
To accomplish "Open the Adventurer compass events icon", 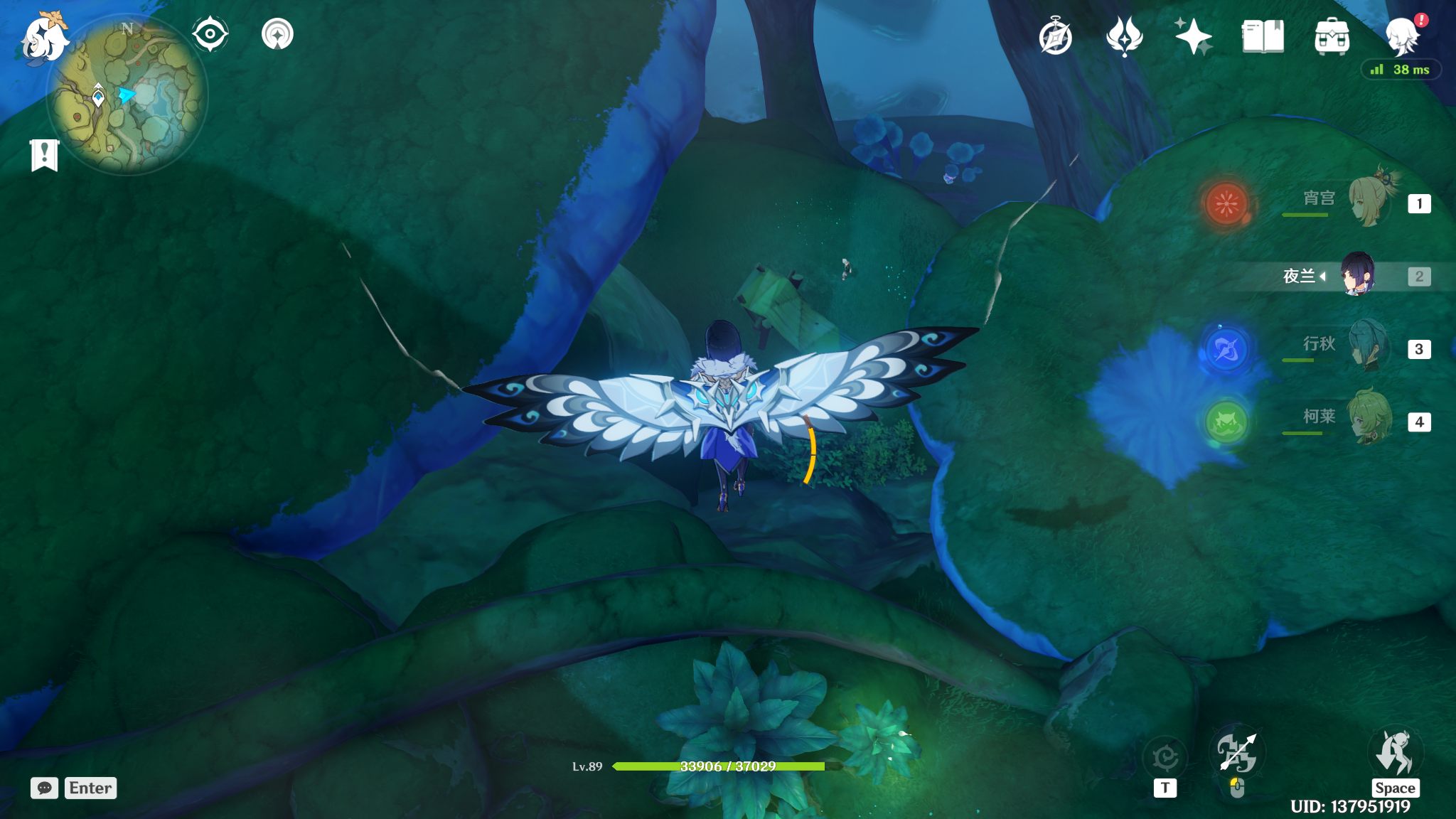I will [1055, 37].
